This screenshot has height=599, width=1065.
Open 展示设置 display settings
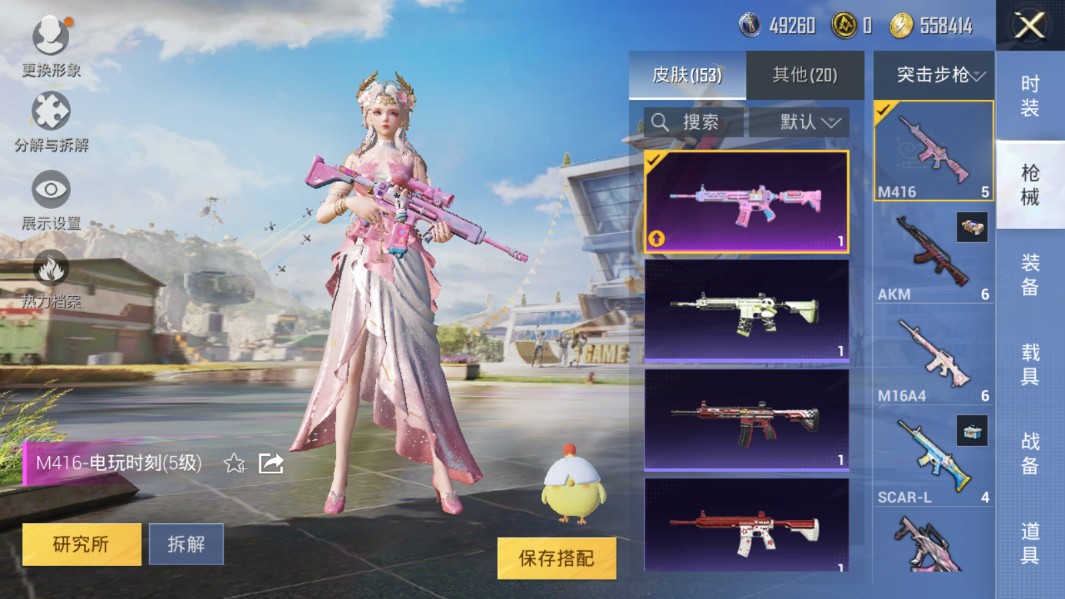[x=51, y=199]
